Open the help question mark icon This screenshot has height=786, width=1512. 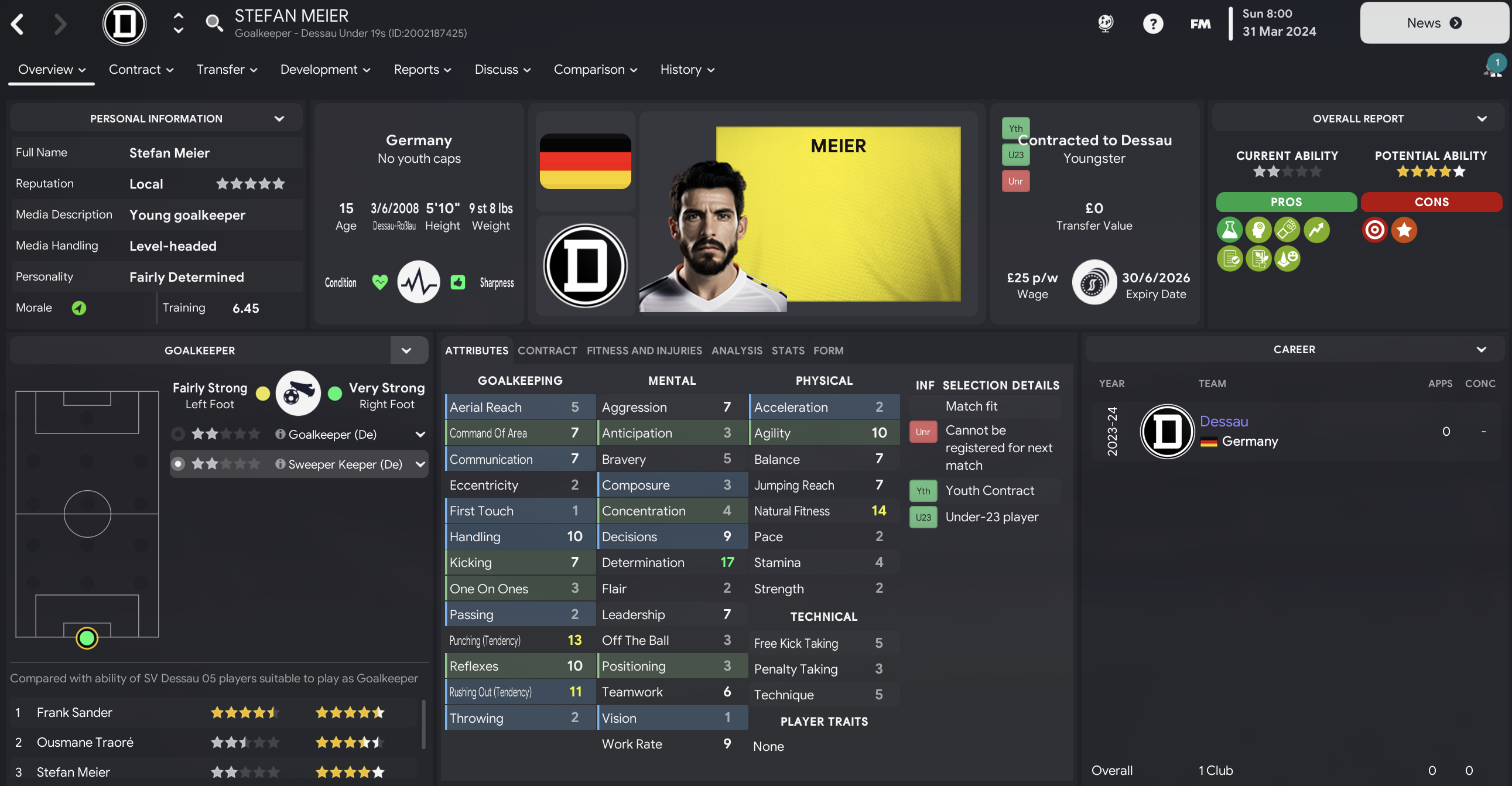(1152, 23)
